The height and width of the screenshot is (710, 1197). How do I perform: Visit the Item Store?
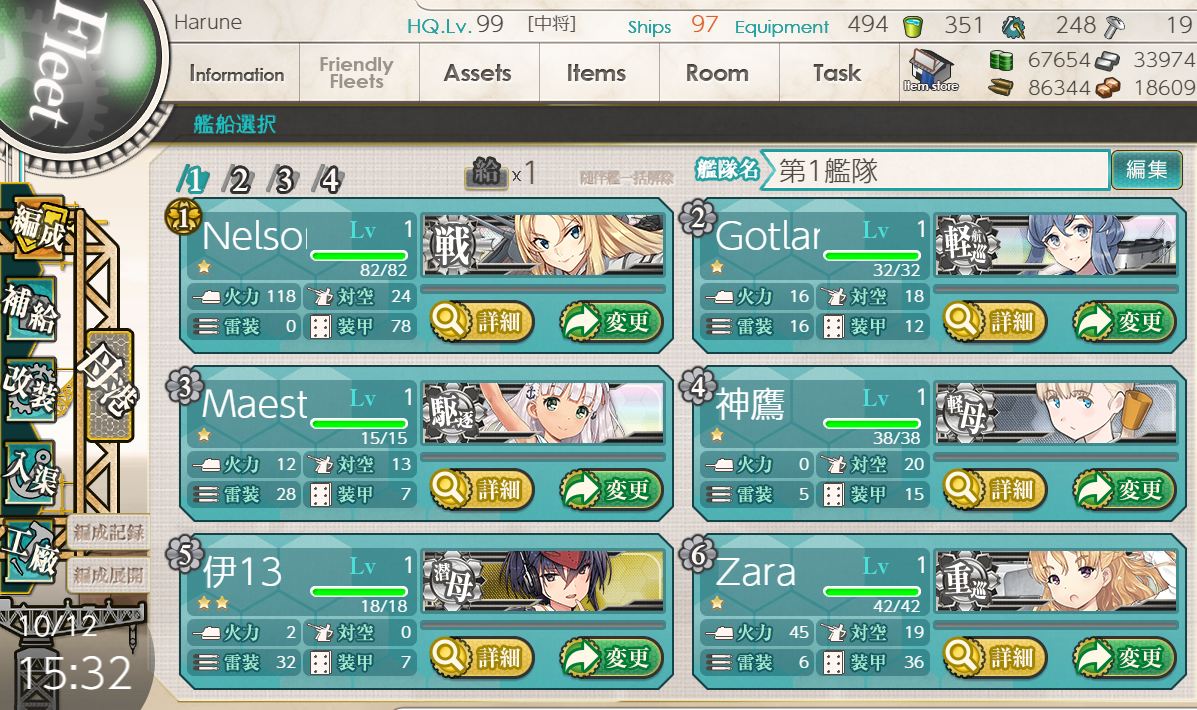pyautogui.click(x=930, y=72)
